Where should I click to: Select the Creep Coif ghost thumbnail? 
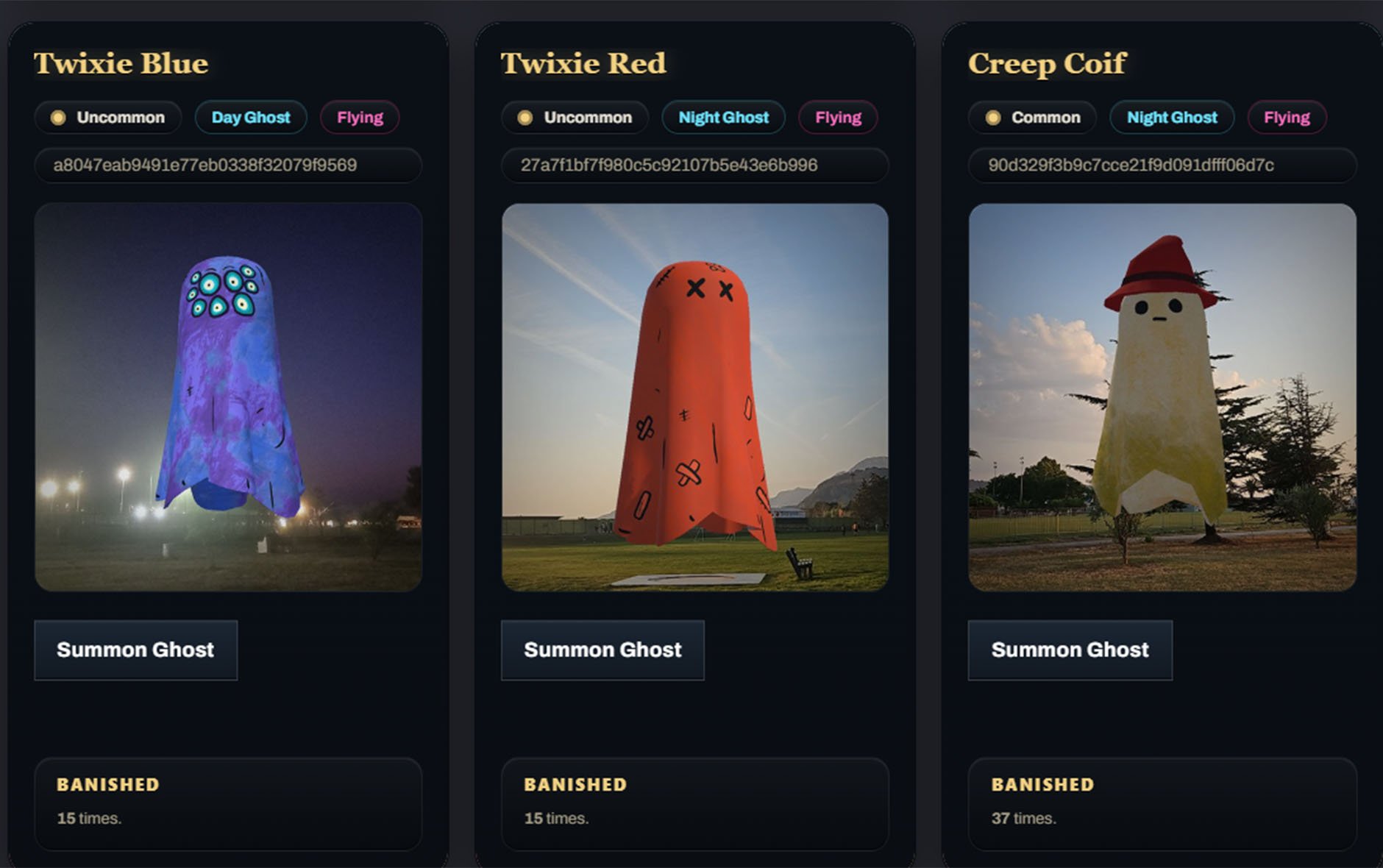coord(1162,397)
